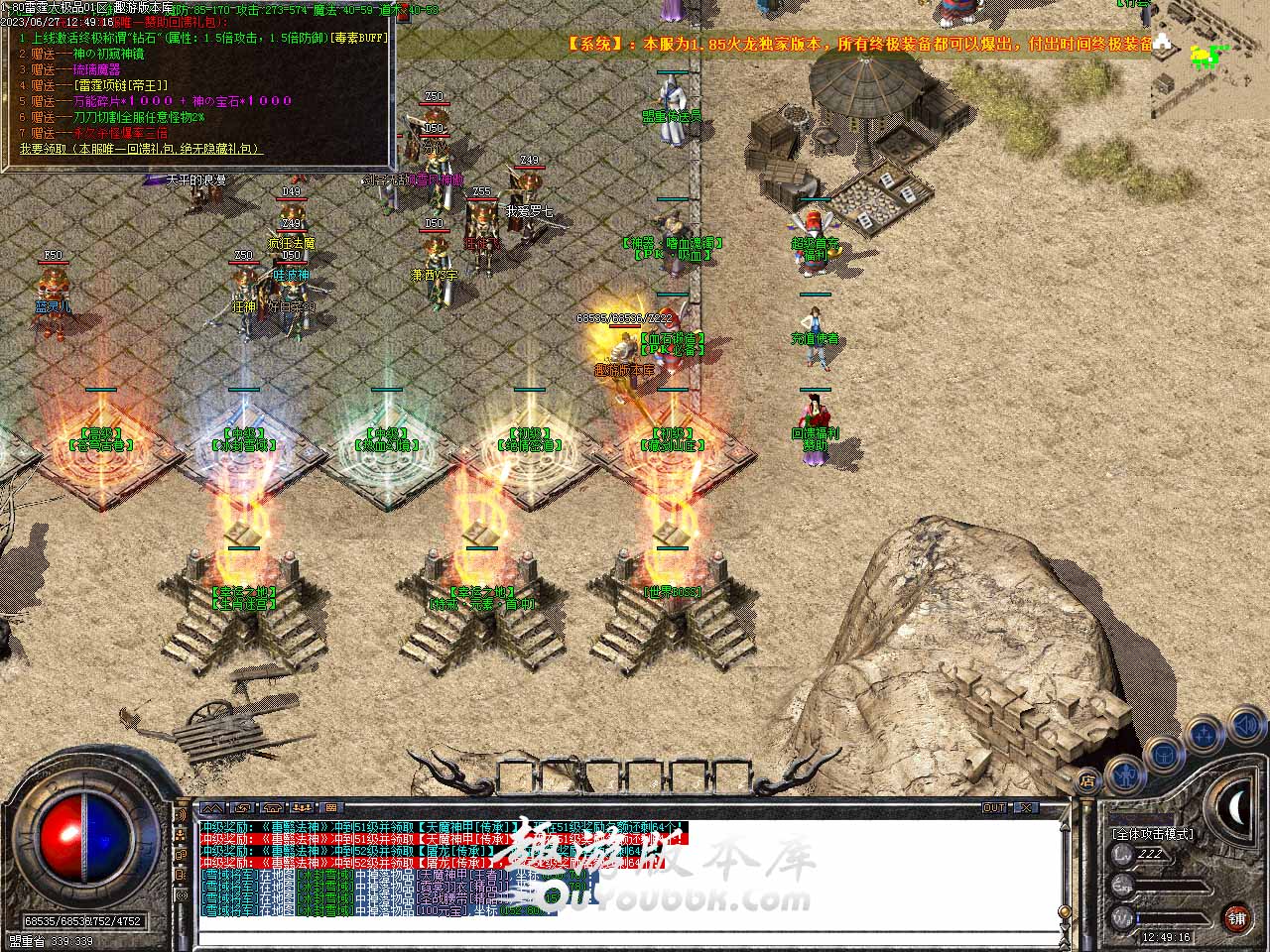
Task: Open the skills sparkle icon
Action: (x=1204, y=736)
